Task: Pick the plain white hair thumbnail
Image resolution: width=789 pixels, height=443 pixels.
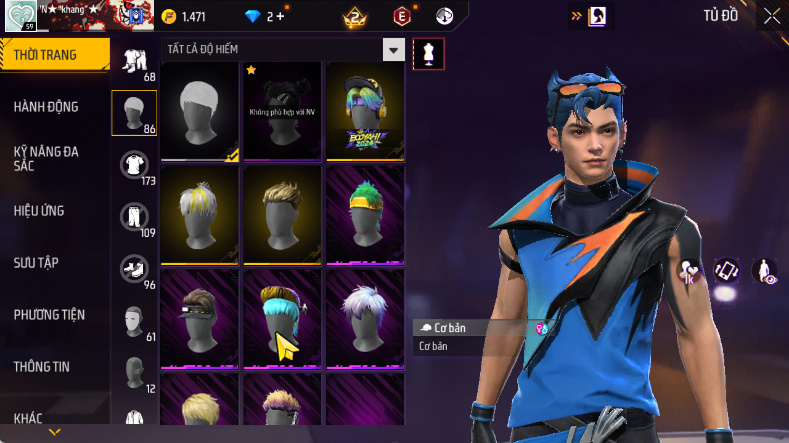Action: (x=200, y=110)
